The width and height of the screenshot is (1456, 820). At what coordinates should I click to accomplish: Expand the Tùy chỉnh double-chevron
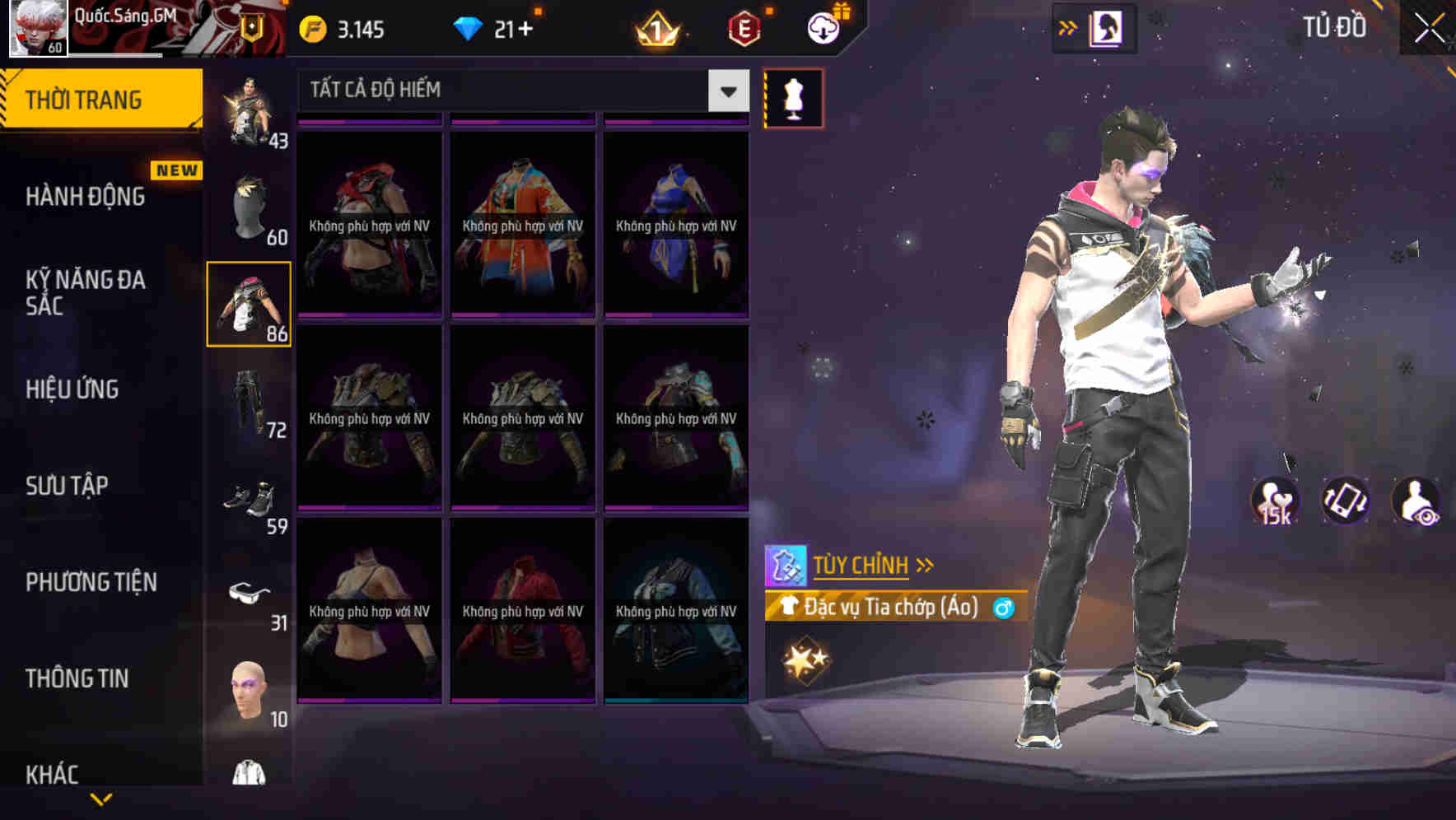pyautogui.click(x=925, y=564)
